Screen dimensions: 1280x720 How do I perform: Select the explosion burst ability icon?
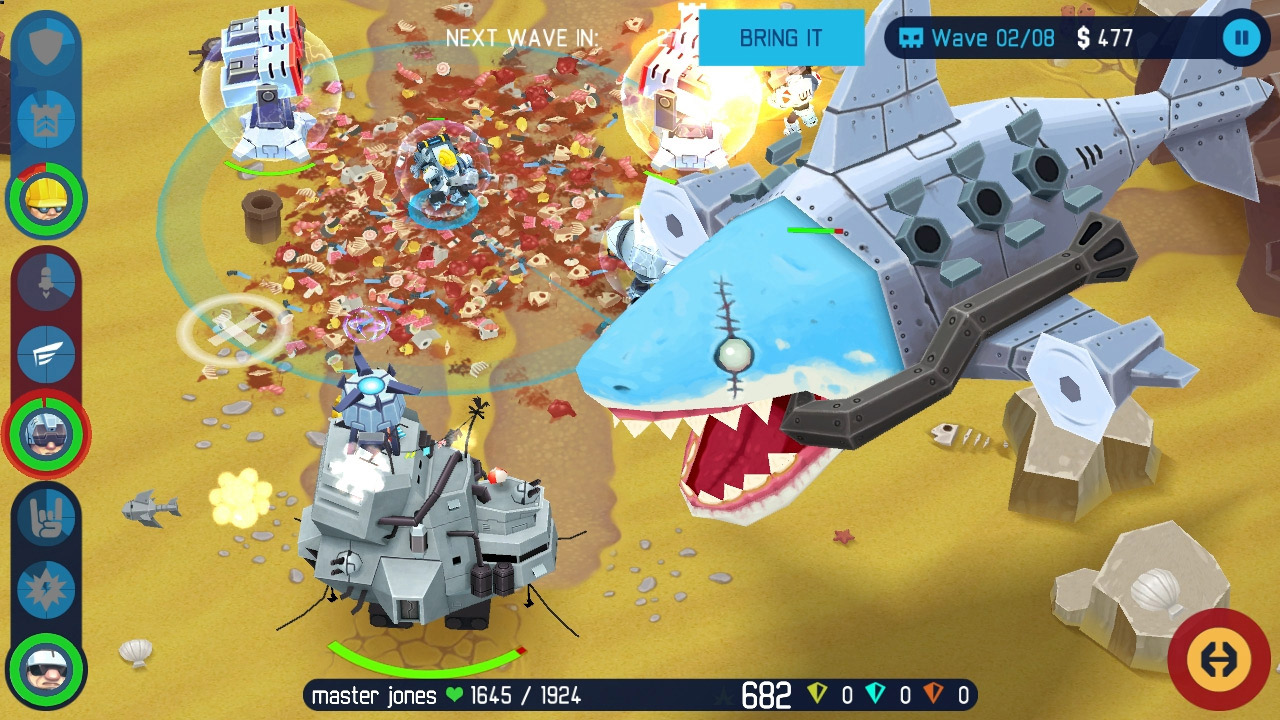pos(45,590)
